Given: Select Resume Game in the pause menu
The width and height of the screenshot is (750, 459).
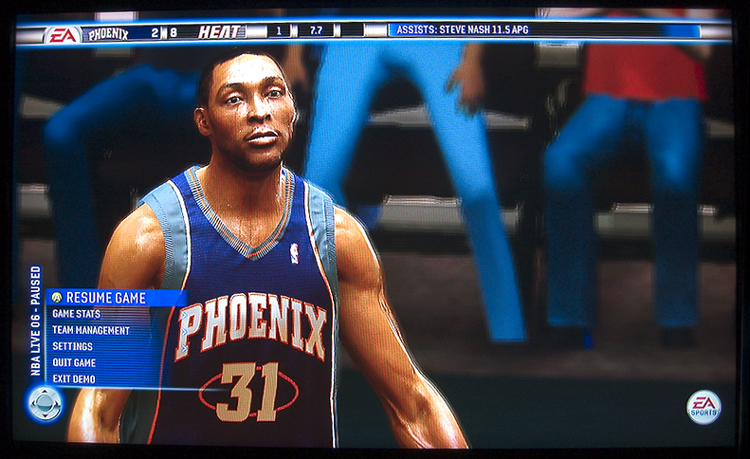Looking at the screenshot, I should 105,298.
